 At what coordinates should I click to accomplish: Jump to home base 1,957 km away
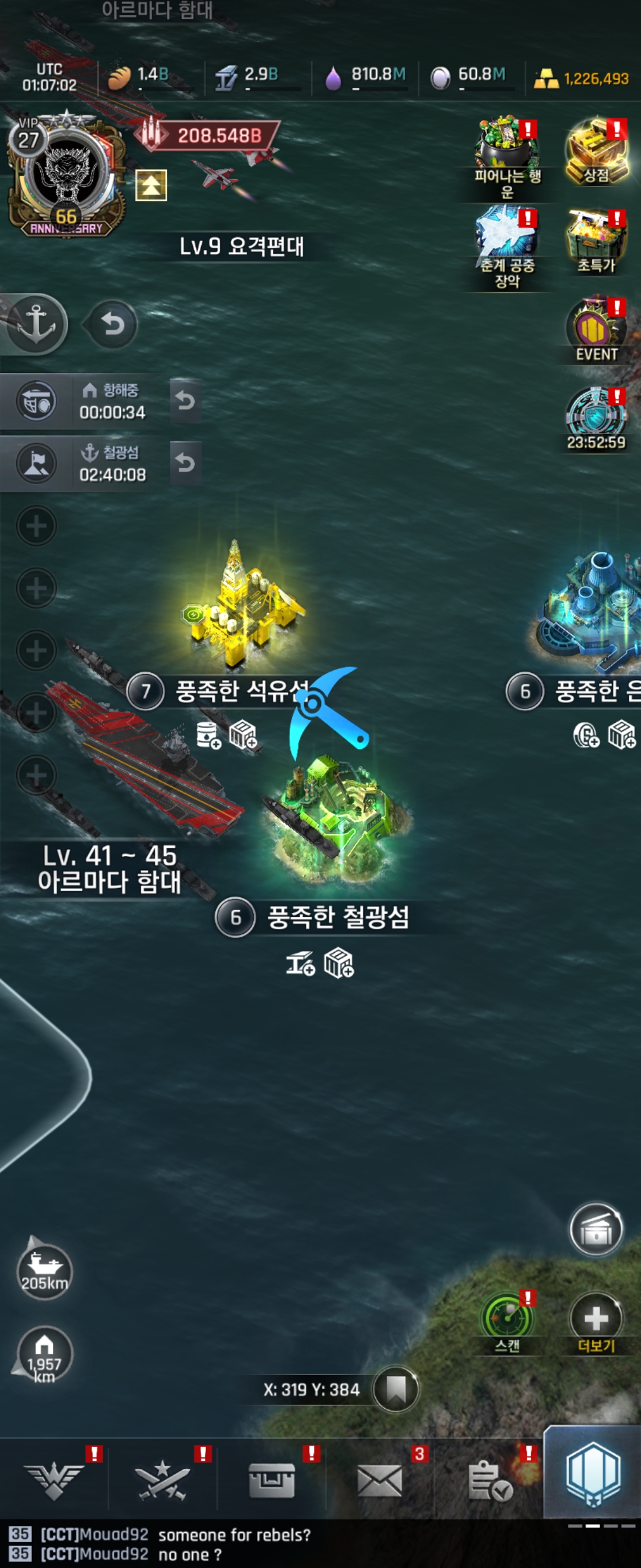[x=45, y=1354]
